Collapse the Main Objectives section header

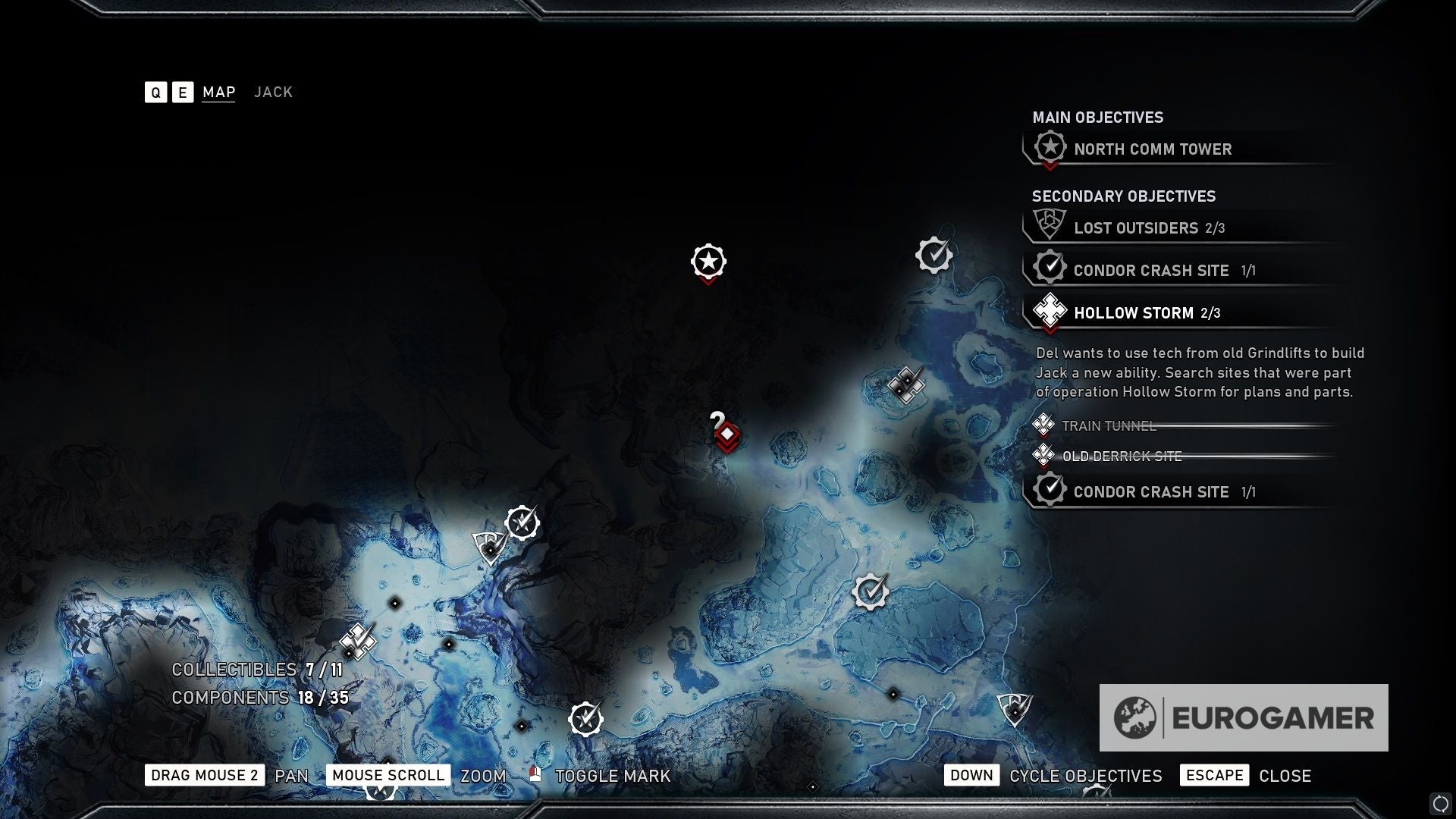coord(1097,118)
